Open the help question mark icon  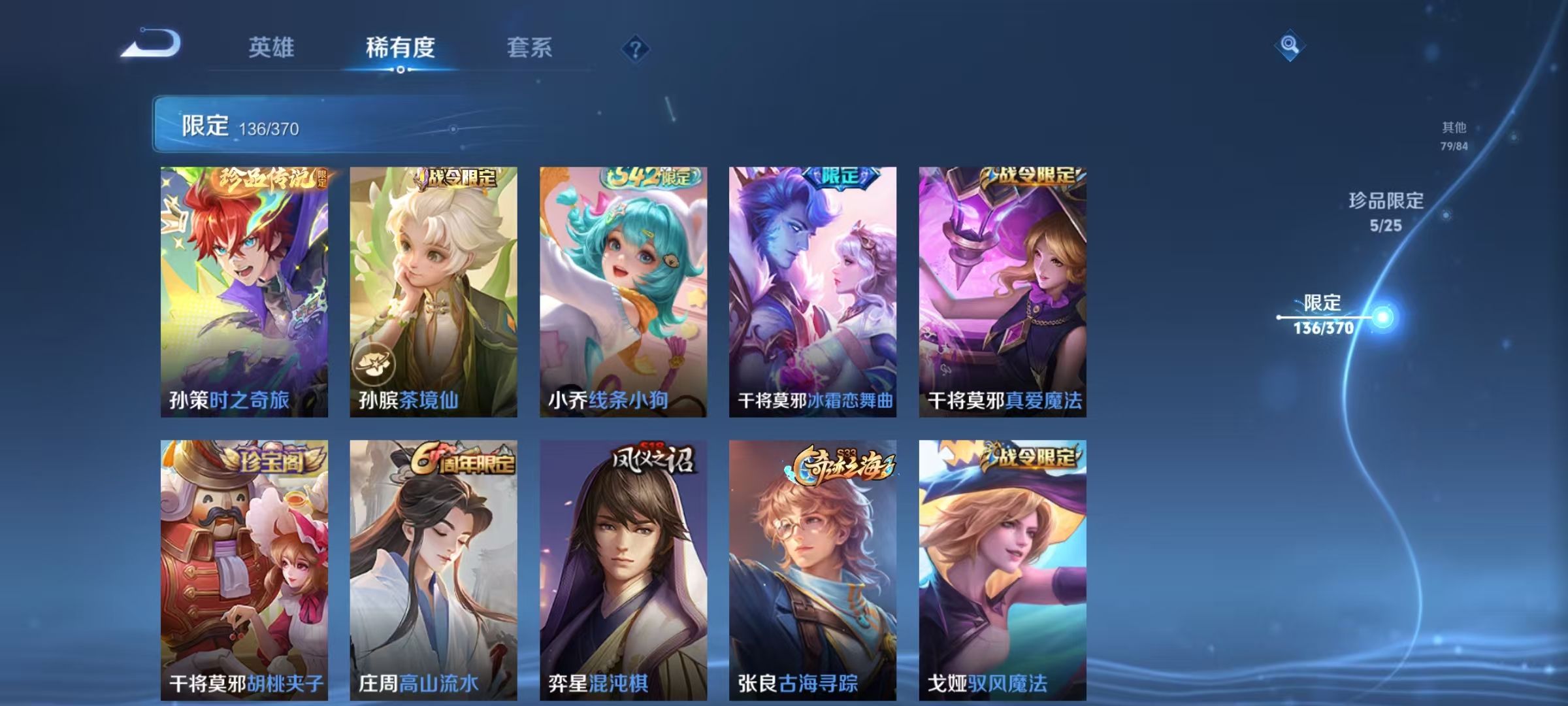[x=636, y=49]
